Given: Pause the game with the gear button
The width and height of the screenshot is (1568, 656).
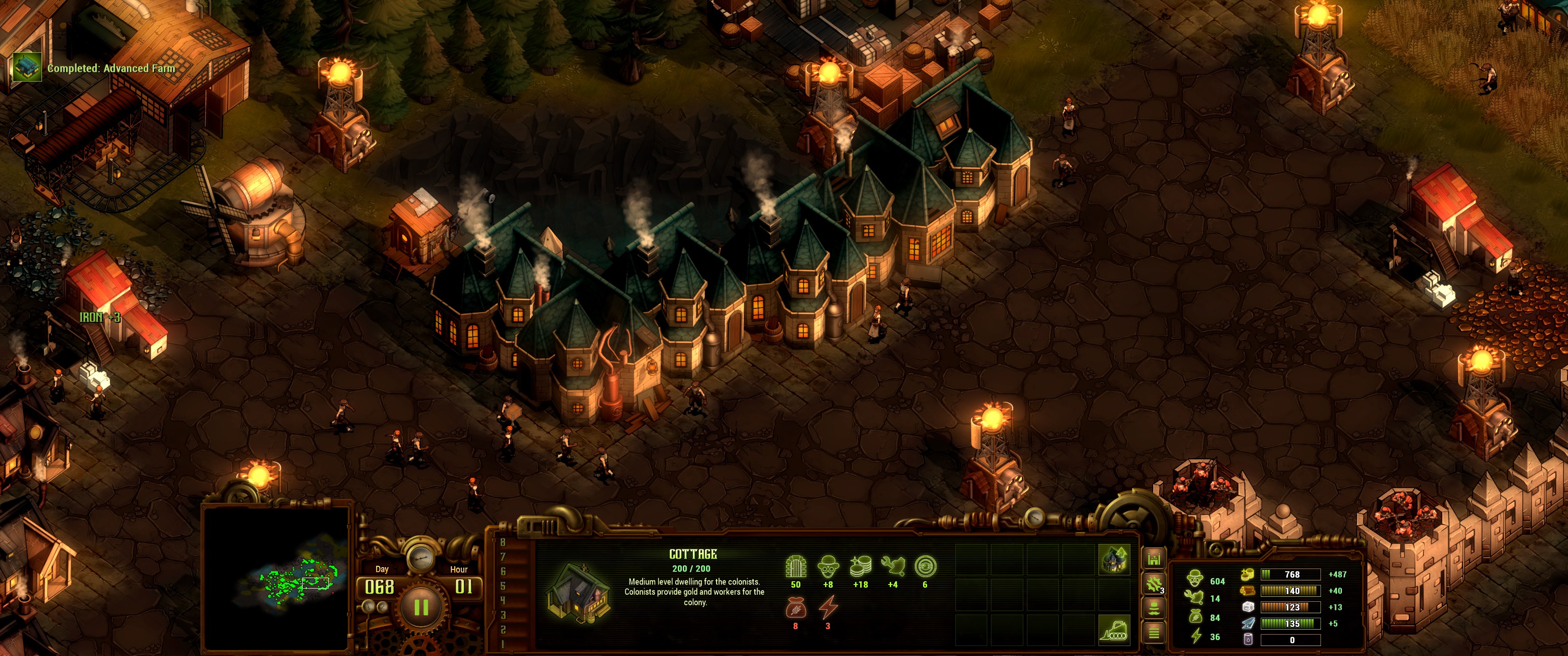Looking at the screenshot, I should point(421,607).
